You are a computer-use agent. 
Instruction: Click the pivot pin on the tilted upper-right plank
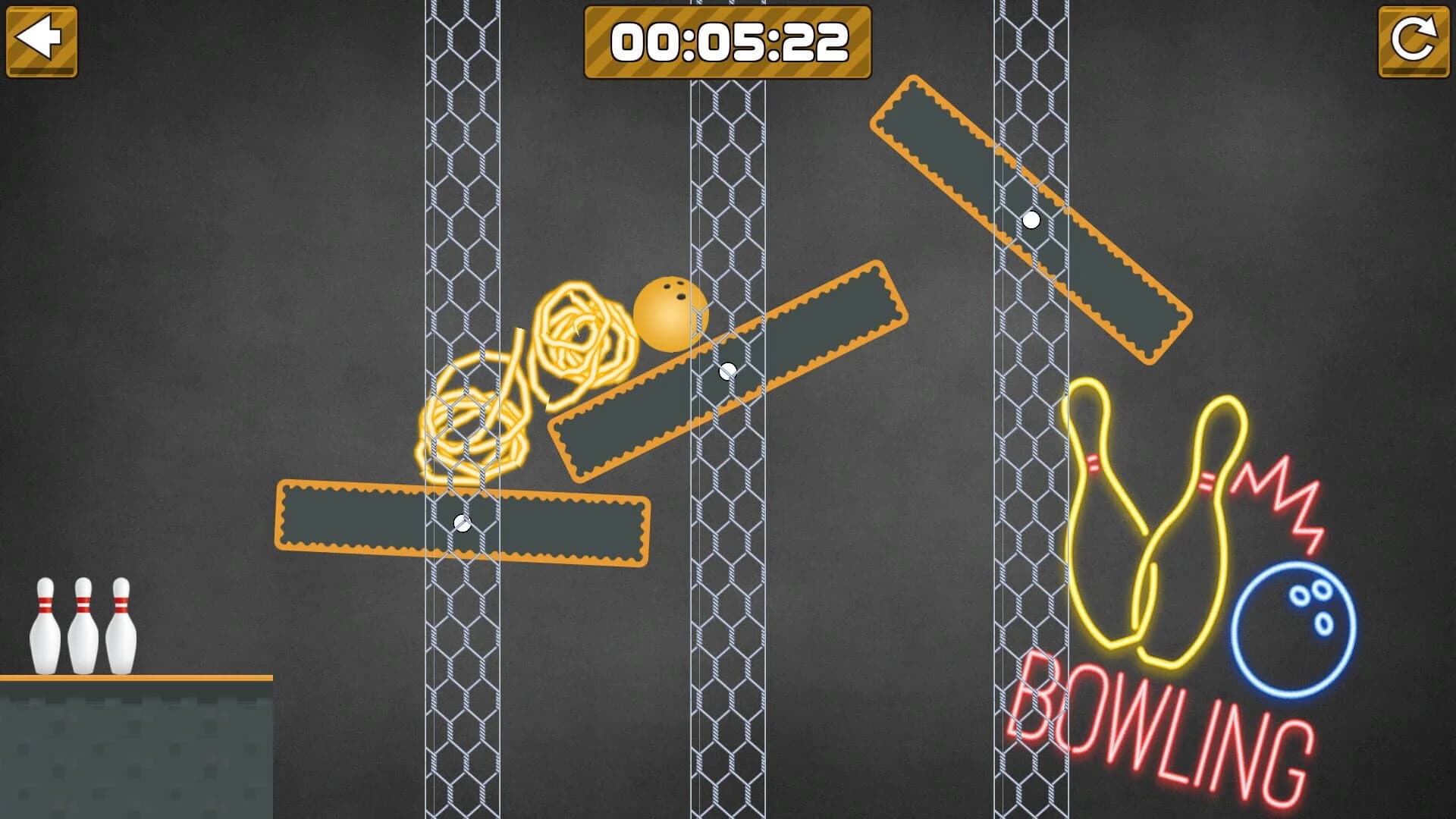tap(1031, 221)
